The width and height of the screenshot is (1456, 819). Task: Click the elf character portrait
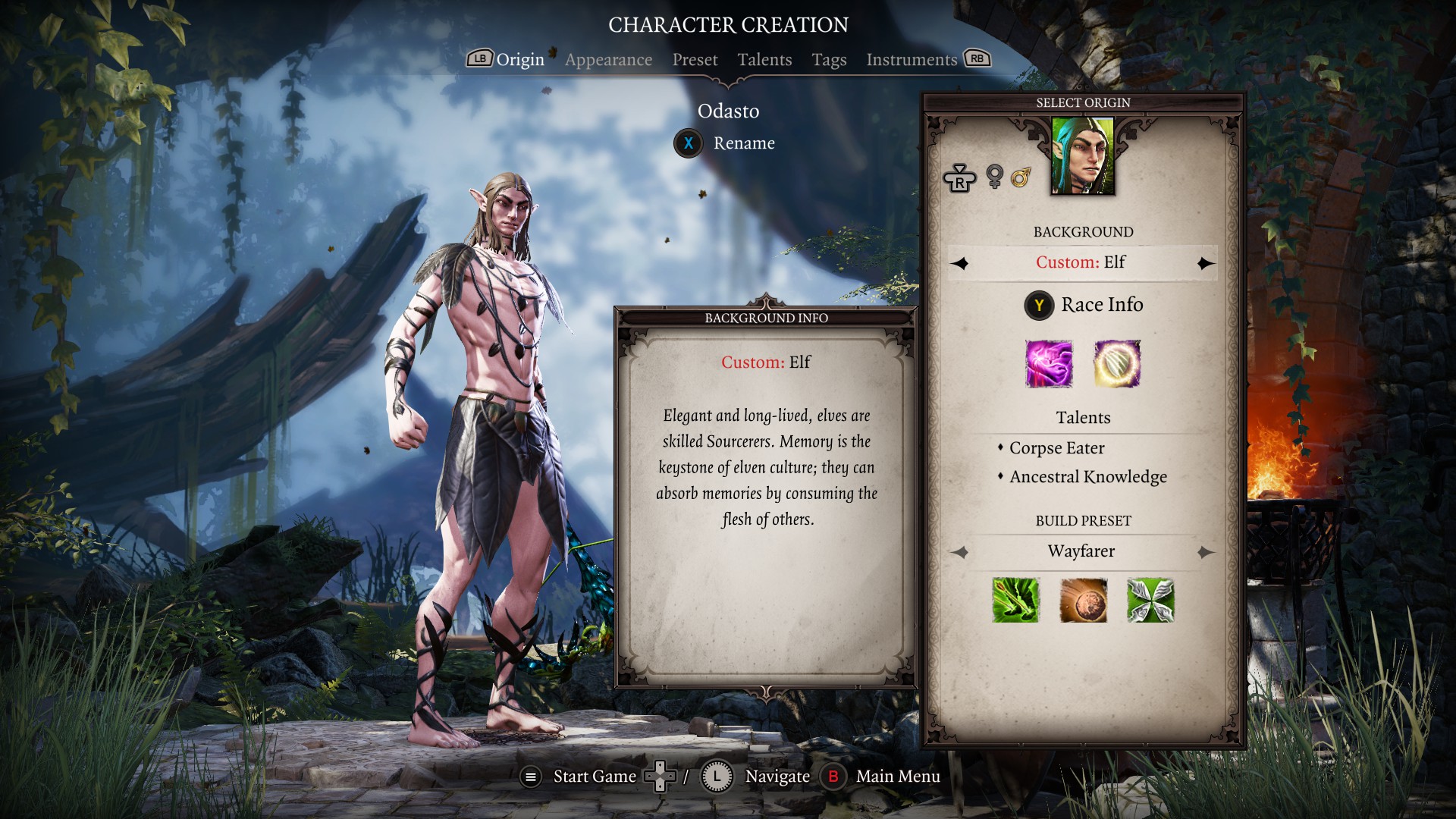tap(1082, 156)
